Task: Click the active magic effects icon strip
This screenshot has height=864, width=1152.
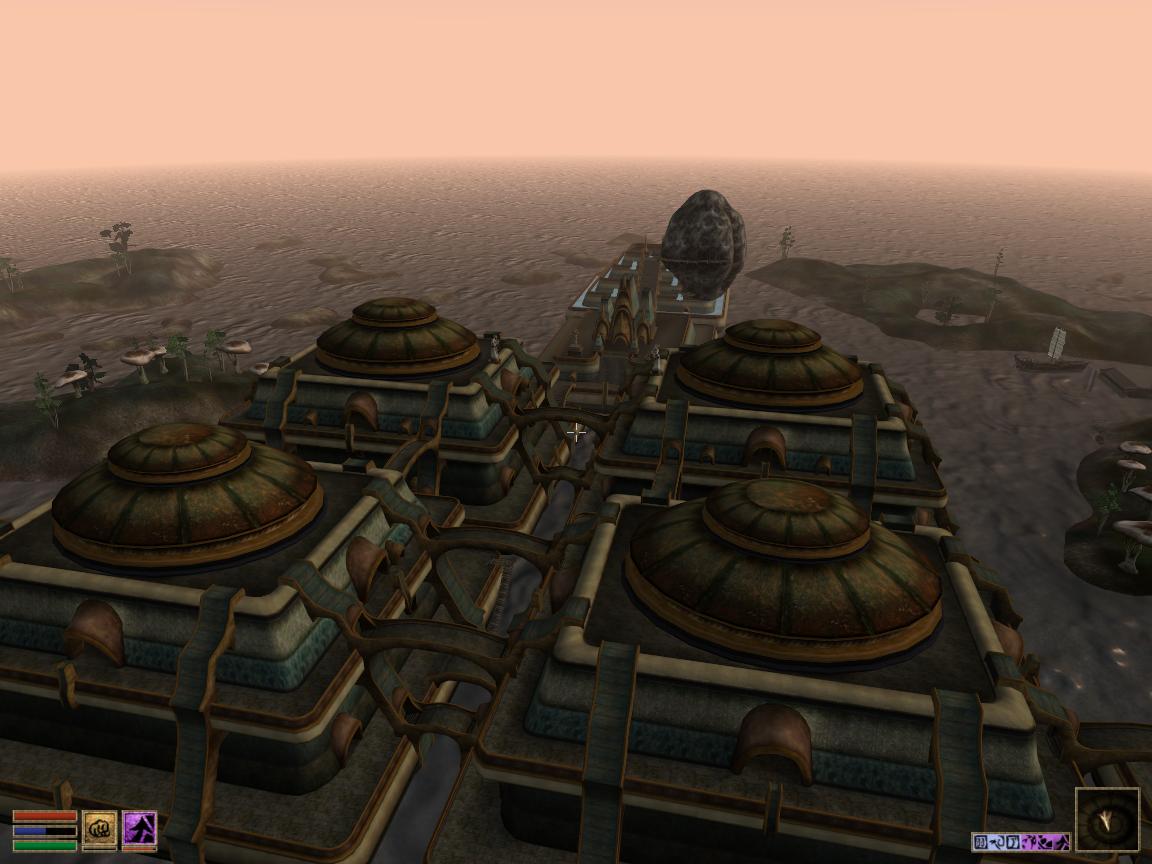Action: coord(1020,842)
